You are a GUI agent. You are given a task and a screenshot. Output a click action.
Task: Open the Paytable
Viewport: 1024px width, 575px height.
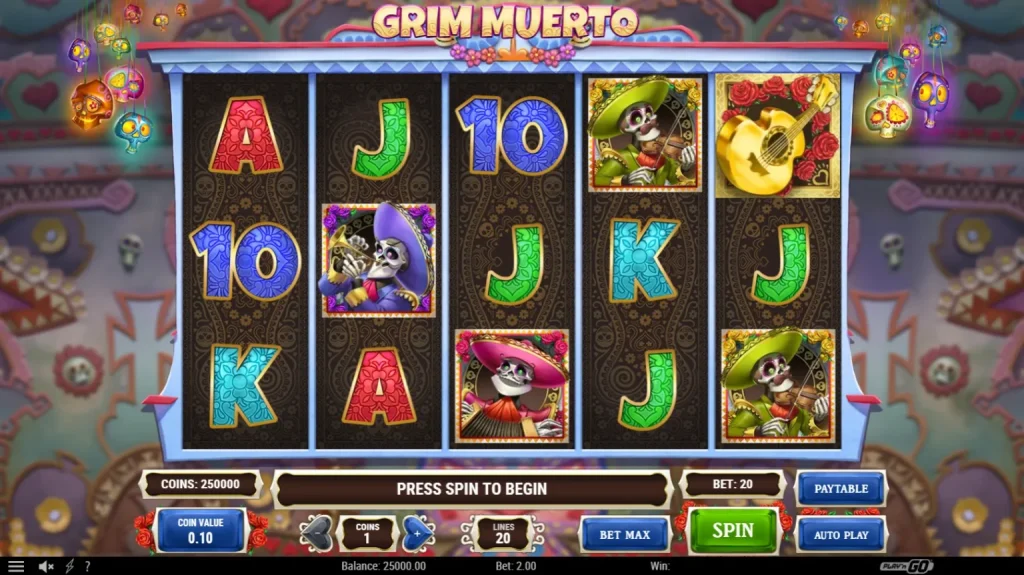(x=840, y=489)
